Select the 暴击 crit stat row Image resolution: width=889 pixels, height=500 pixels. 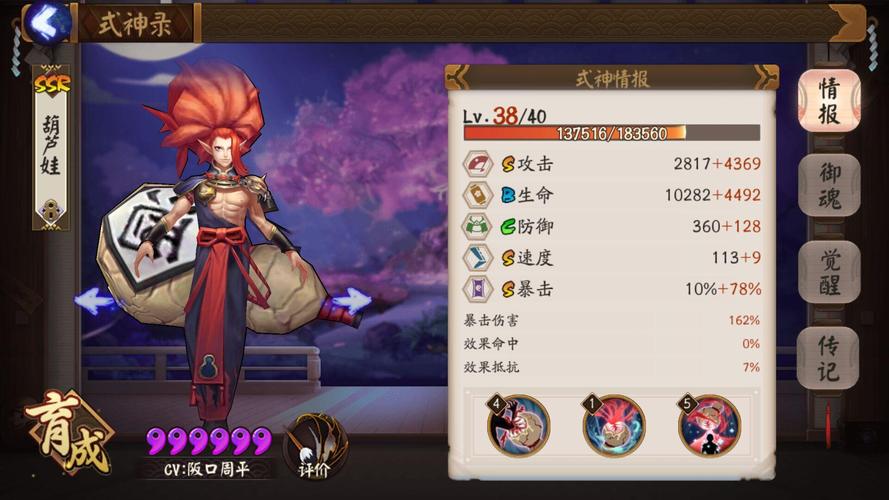click(611, 289)
